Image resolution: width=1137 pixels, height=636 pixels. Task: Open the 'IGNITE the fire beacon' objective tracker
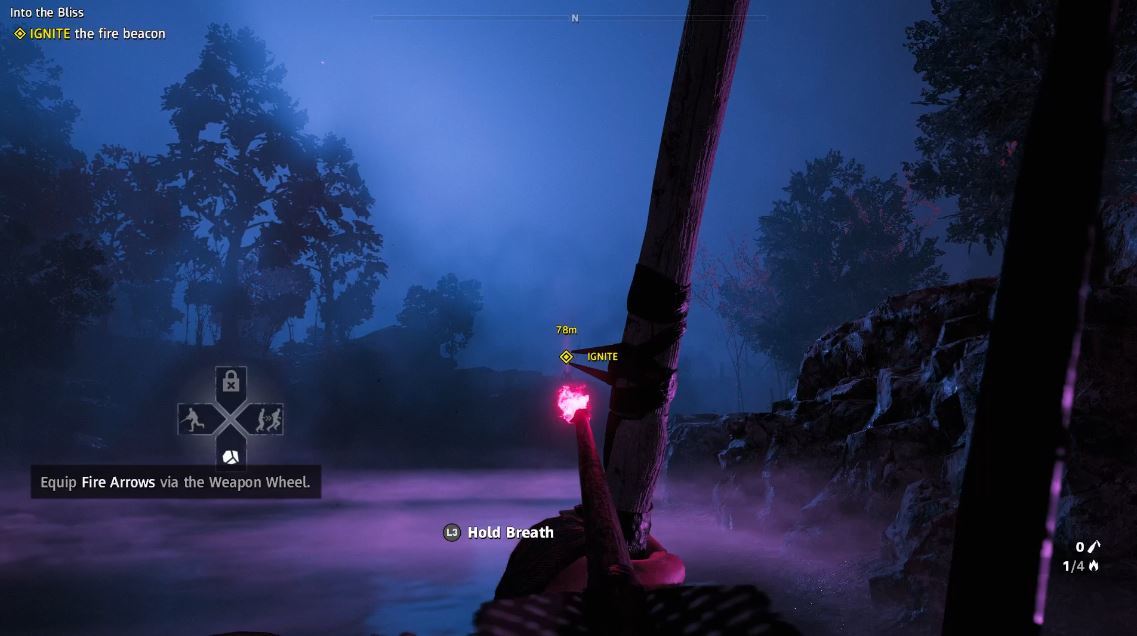(x=90, y=33)
